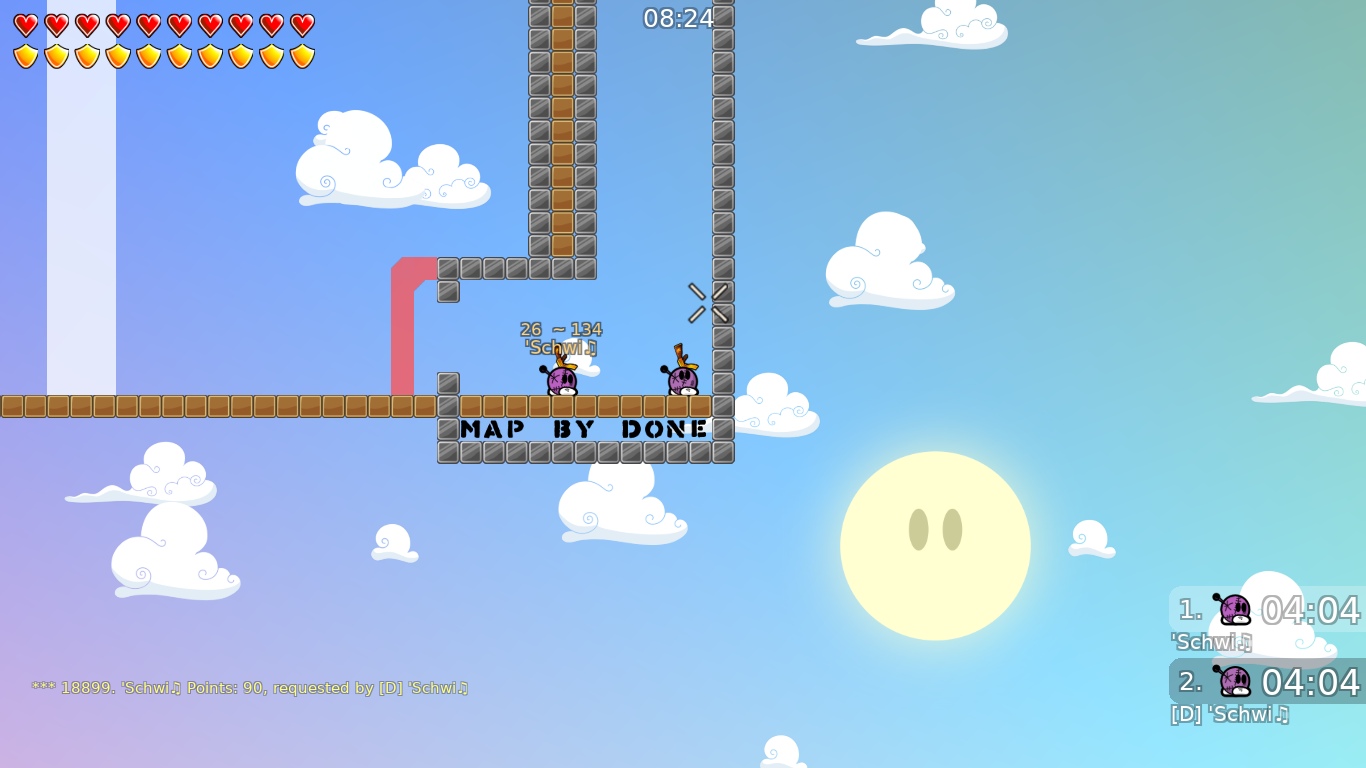The image size is (1366, 768).
Task: Click the 04:04 time next to rank 1
Action: pyautogui.click(x=1311, y=610)
